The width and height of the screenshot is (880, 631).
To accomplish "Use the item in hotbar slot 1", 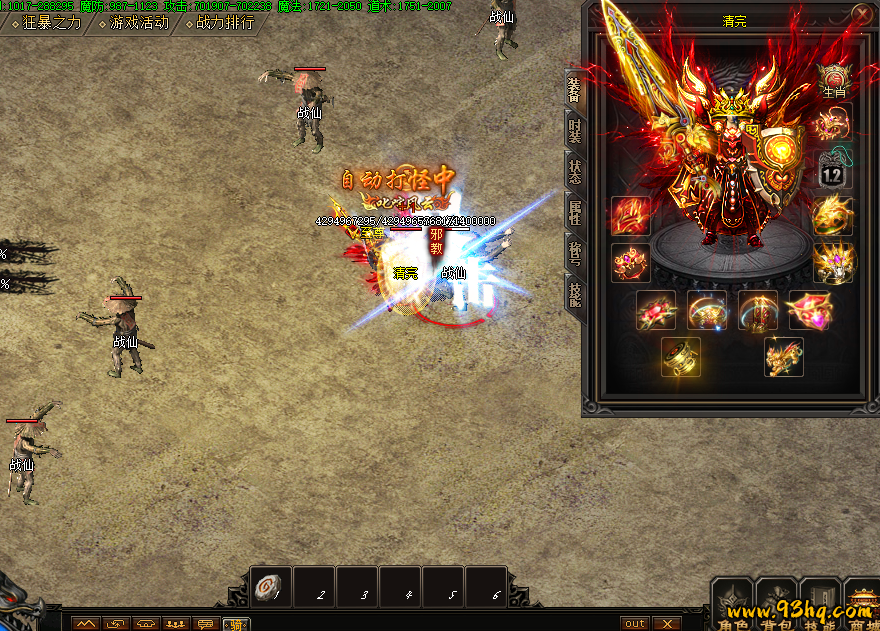I will click(x=271, y=587).
